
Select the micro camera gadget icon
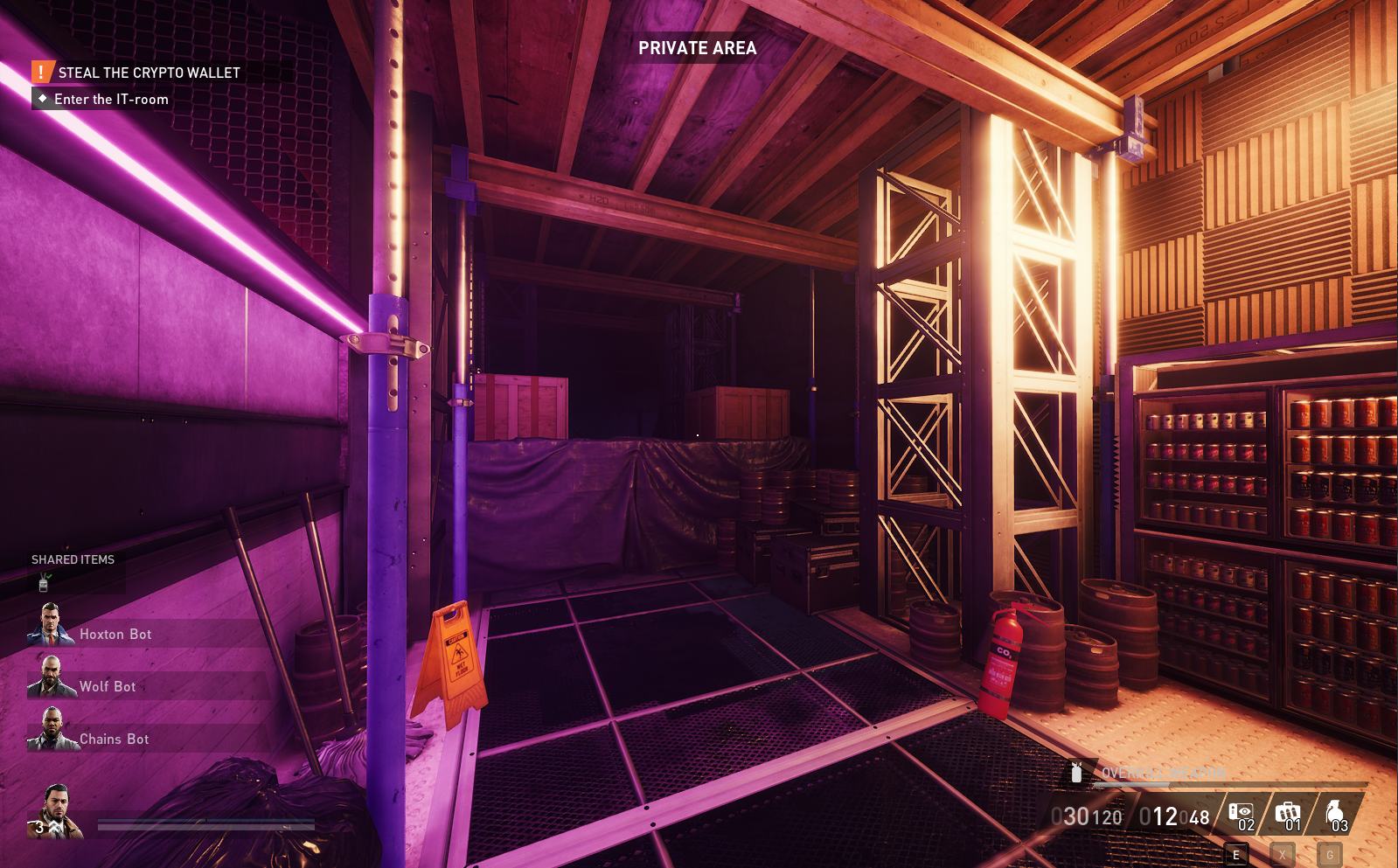point(1241,814)
